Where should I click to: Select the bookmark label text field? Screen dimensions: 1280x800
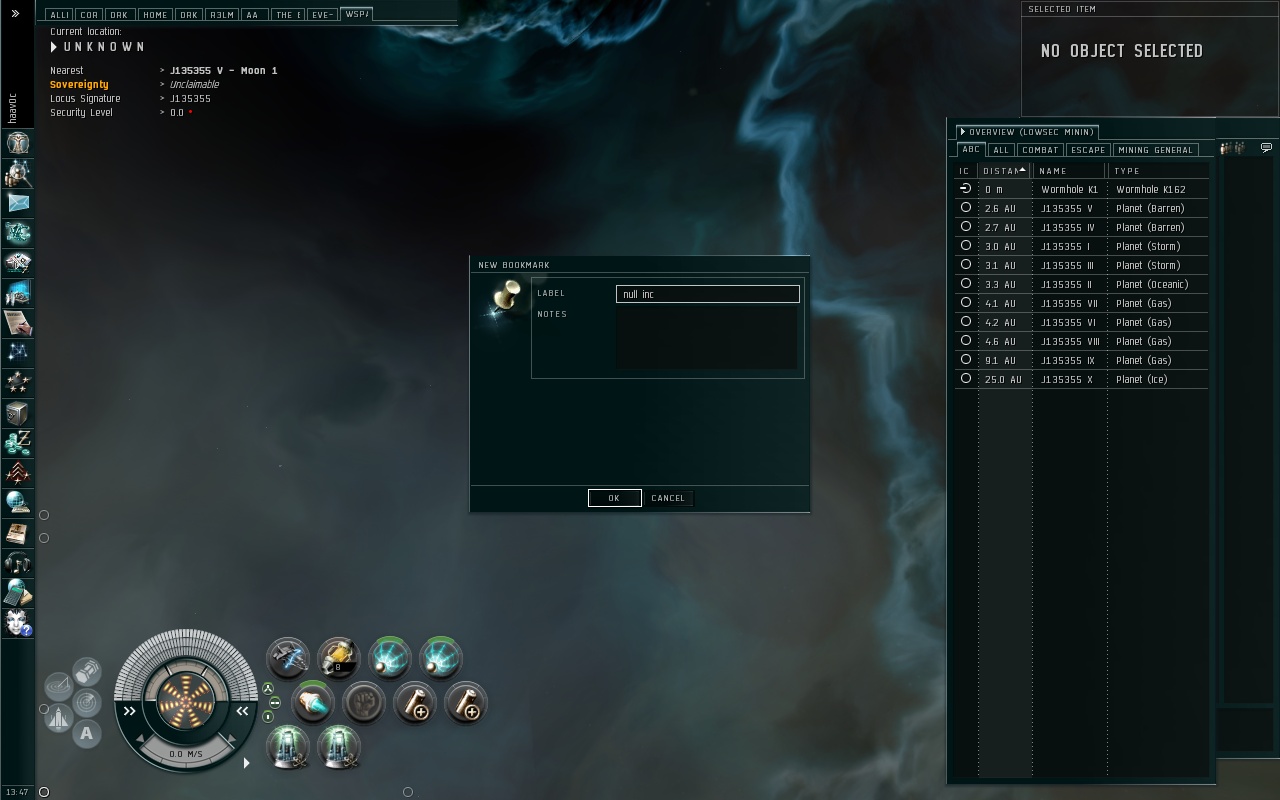[x=707, y=294]
